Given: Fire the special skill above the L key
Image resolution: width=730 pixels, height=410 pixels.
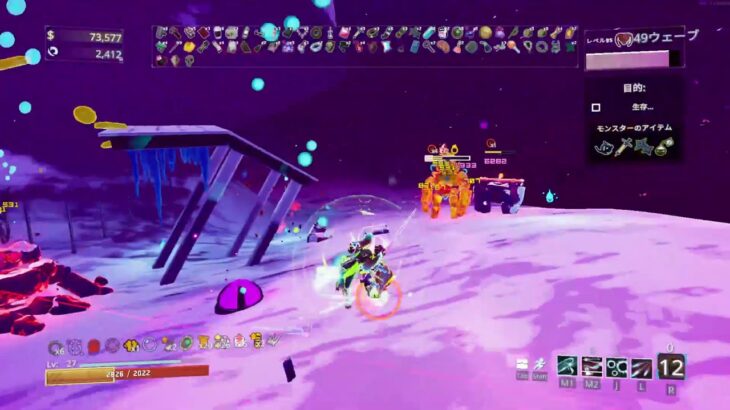Looking at the screenshot, I should [642, 367].
